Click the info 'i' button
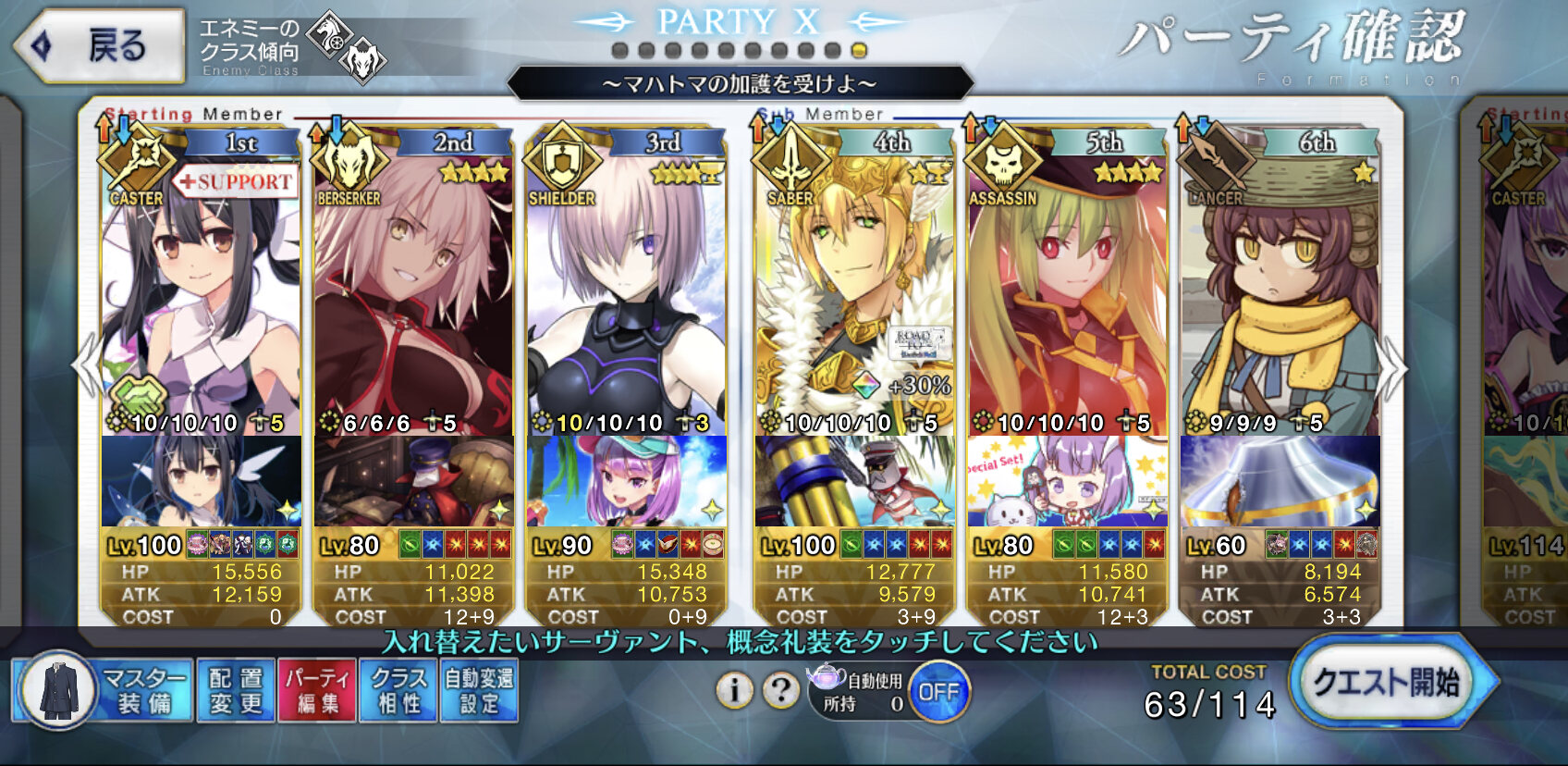Viewport: 1568px width, 766px height. click(x=735, y=690)
